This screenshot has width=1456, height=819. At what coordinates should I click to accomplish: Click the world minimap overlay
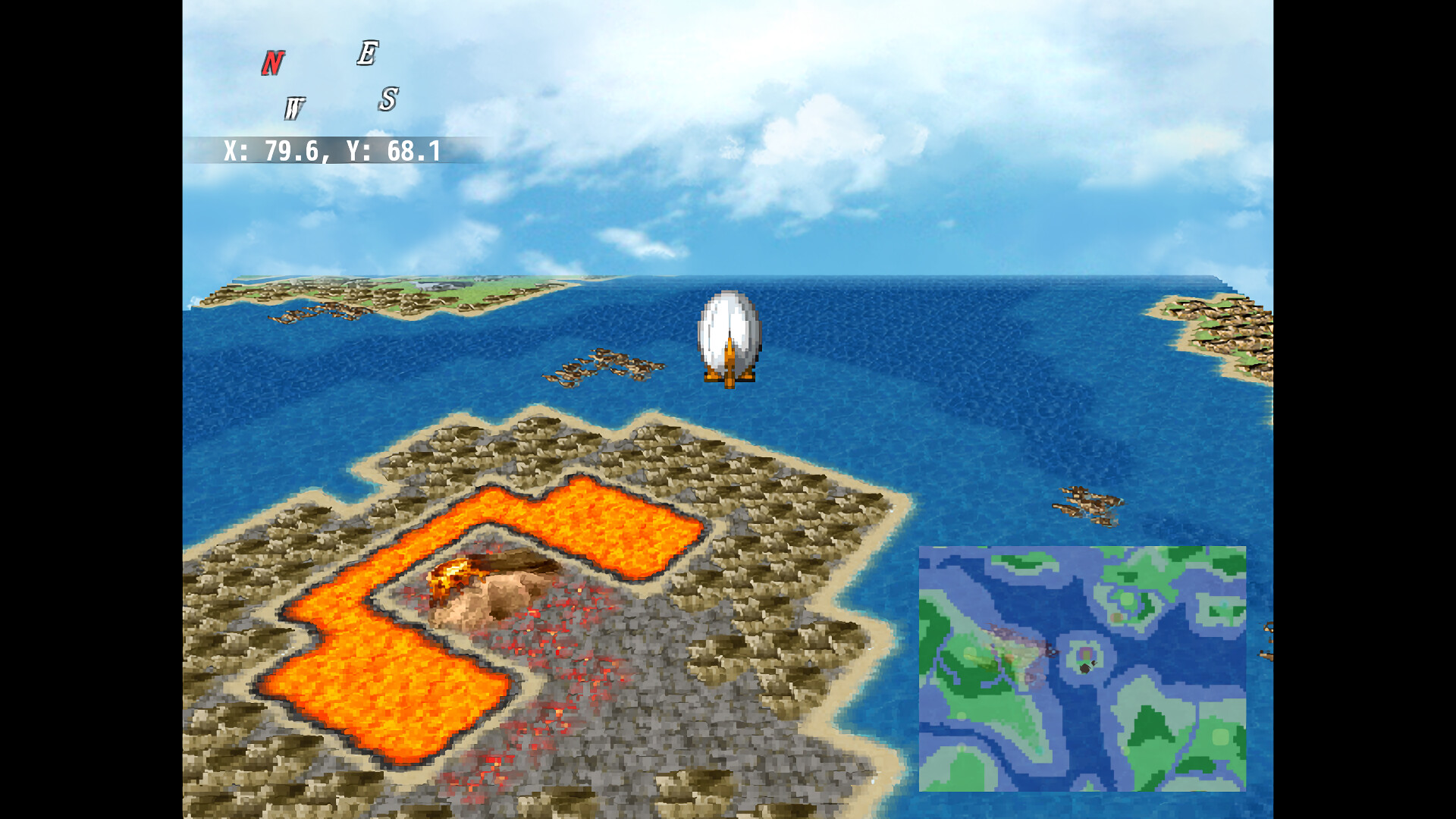[x=1082, y=668]
